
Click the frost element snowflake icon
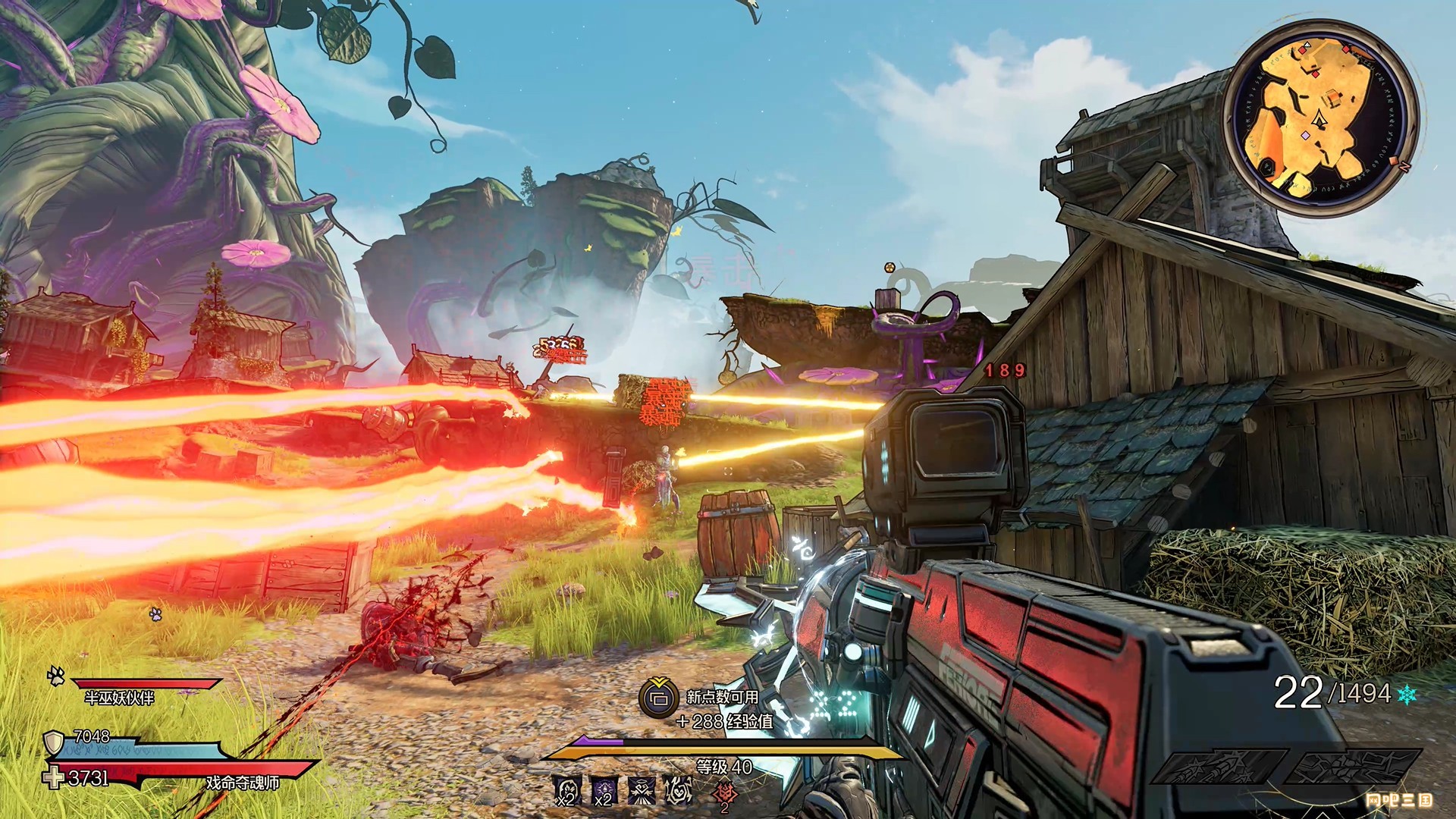pyautogui.click(x=1406, y=694)
